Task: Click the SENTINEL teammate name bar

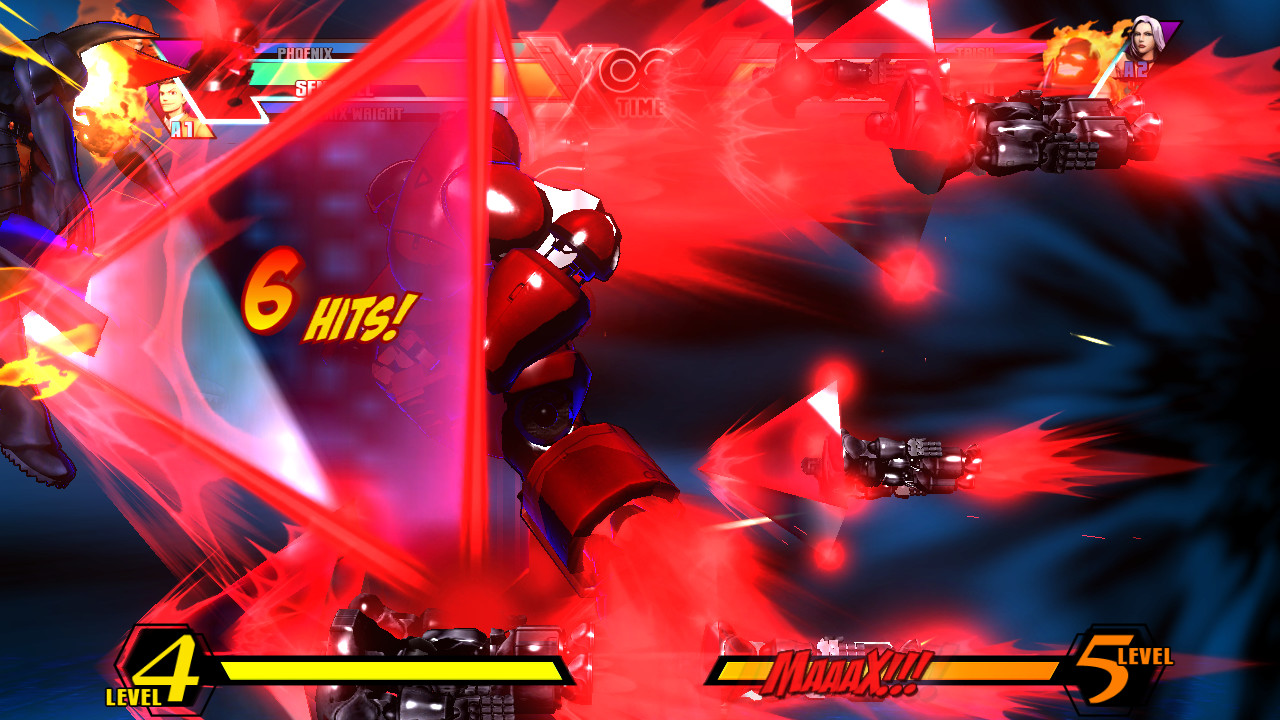Action: [x=333, y=89]
